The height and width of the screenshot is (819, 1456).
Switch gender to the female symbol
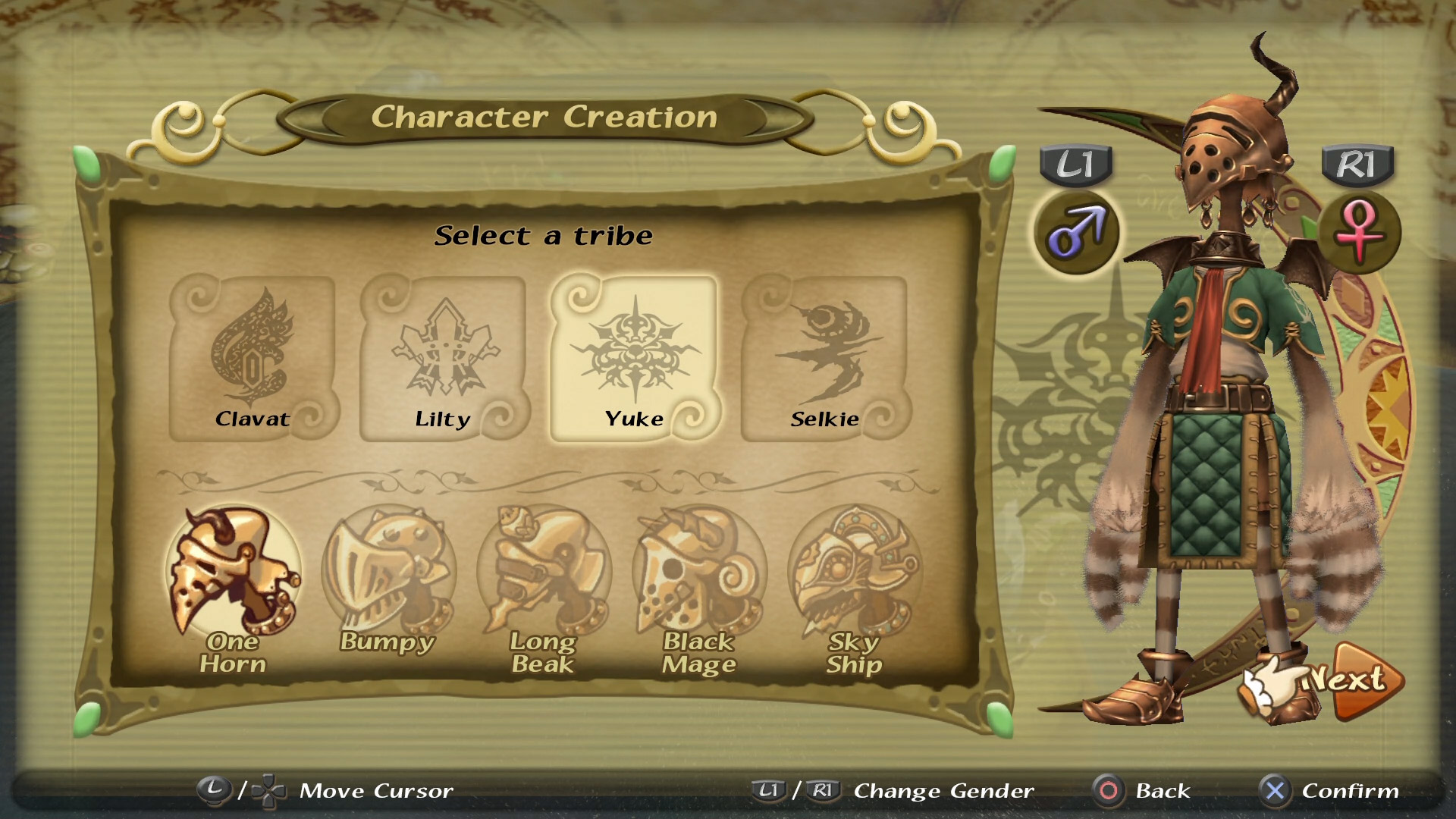point(1359,232)
